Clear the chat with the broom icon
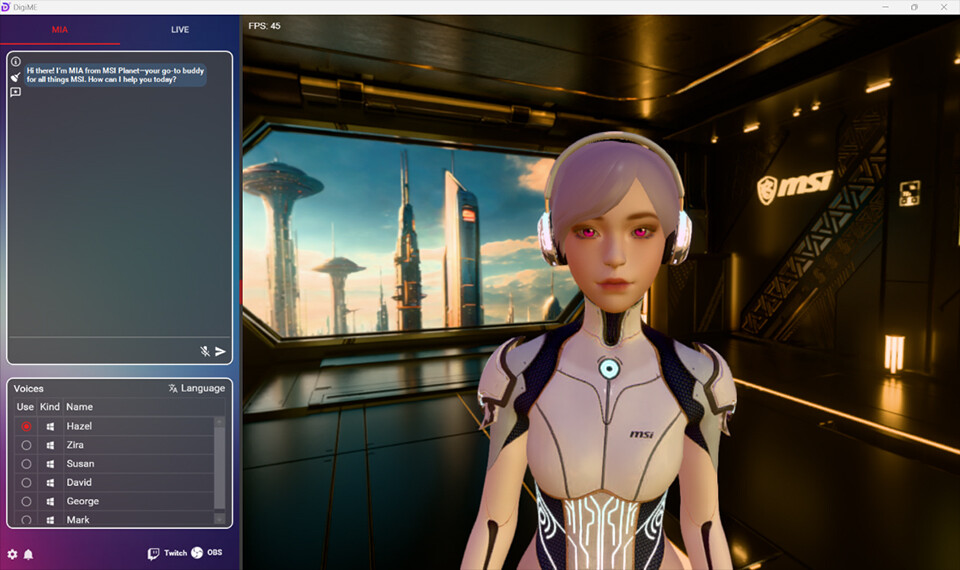The image size is (960, 570). [x=16, y=77]
